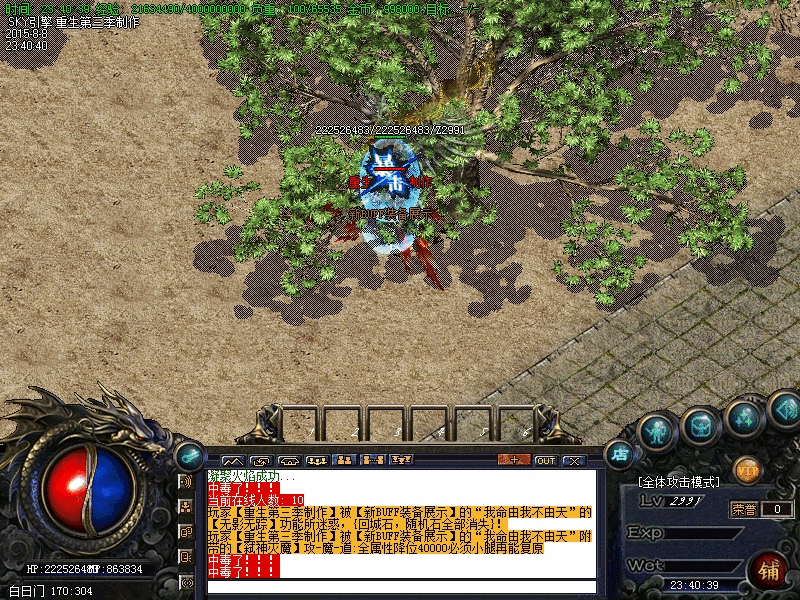This screenshot has width=800, height=600.
Task: Open the shop via the 店 orb
Action: click(621, 455)
